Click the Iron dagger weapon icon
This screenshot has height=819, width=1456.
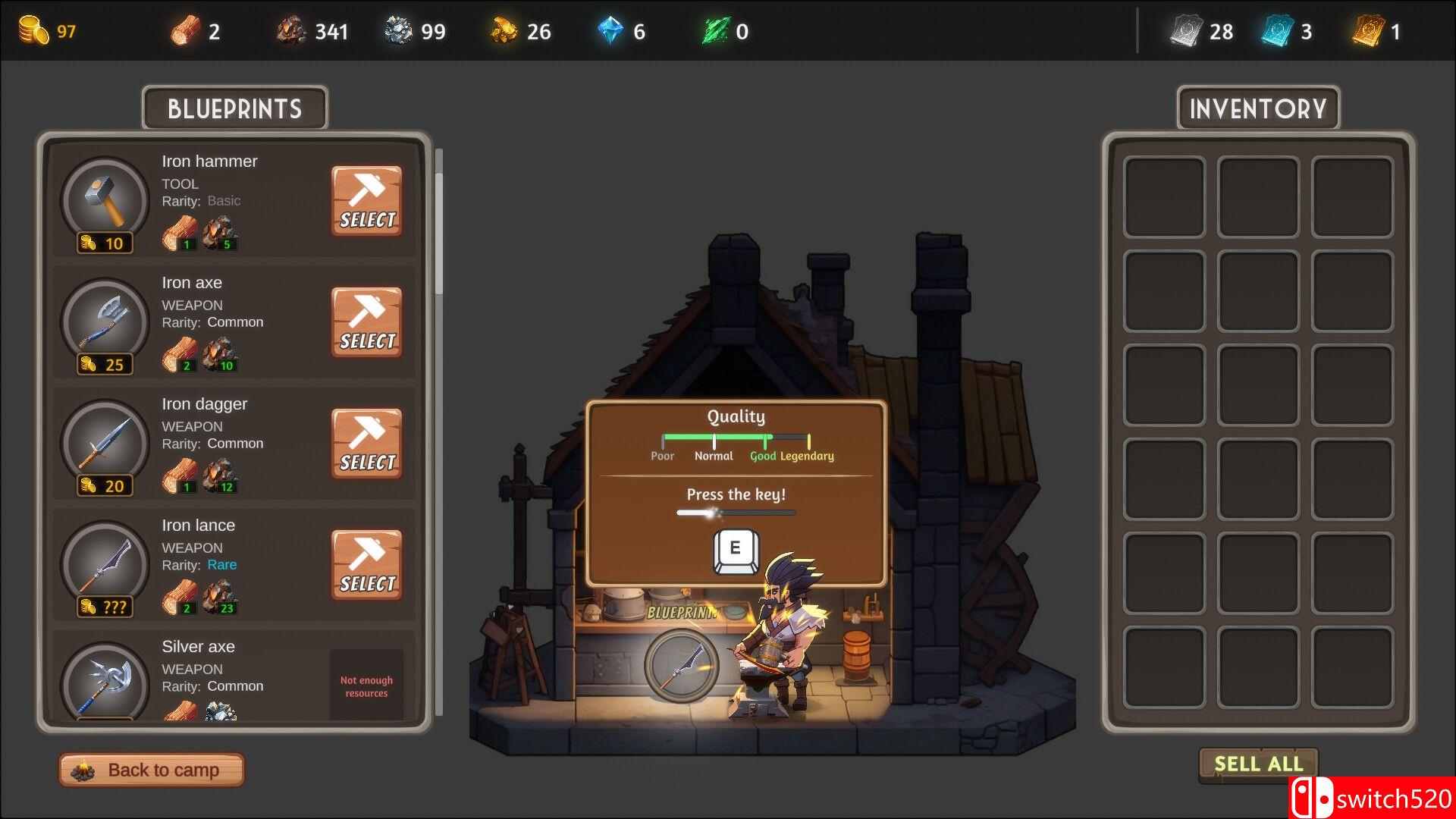(x=105, y=442)
